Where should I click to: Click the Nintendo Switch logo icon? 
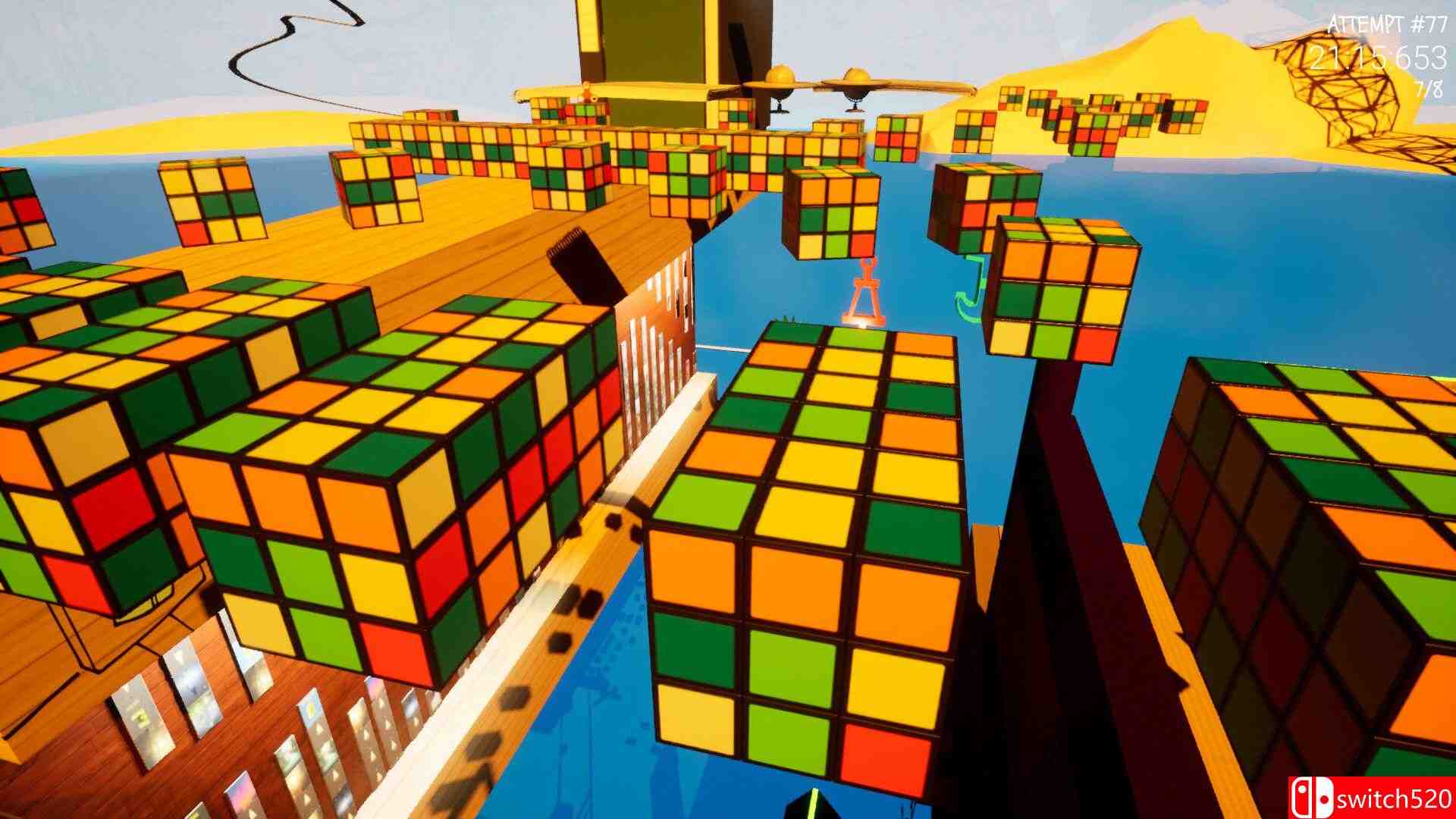(x=1312, y=796)
